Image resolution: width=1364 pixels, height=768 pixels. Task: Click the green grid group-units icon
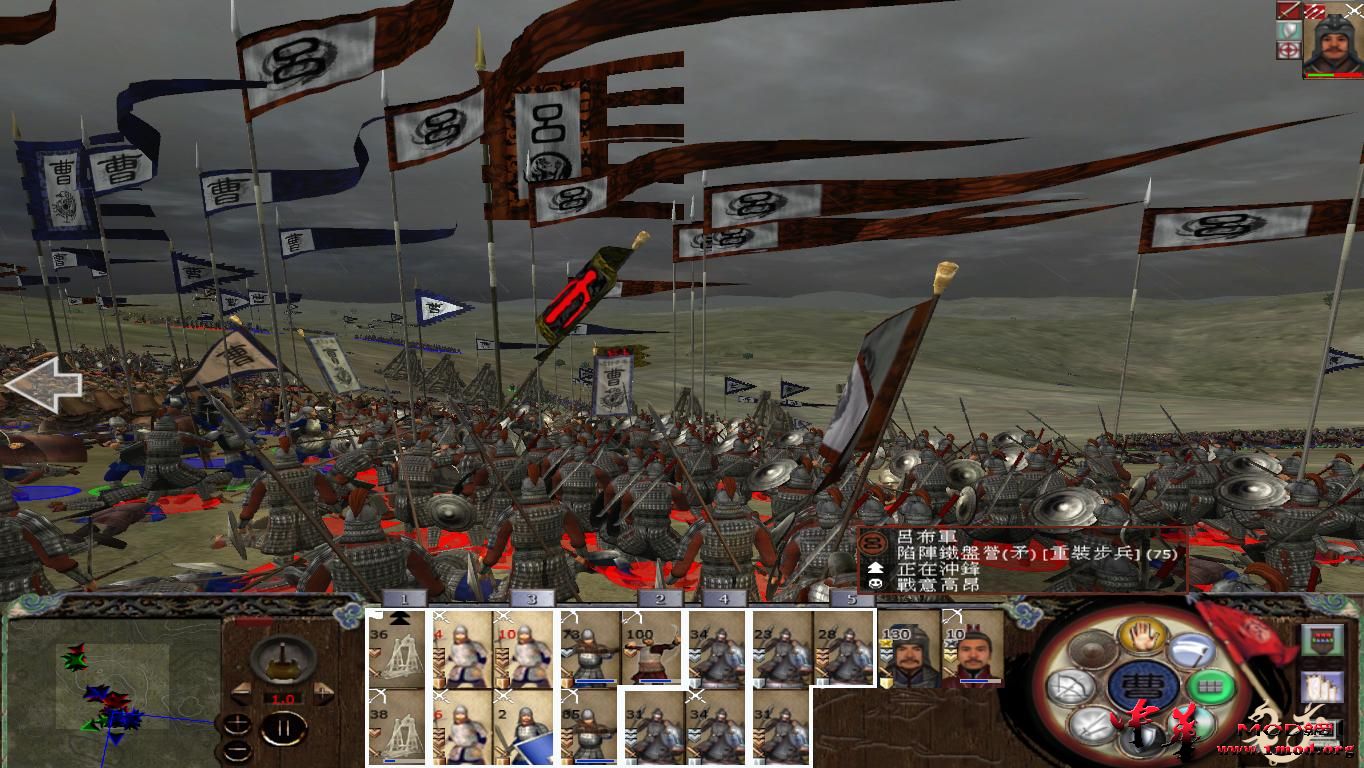pyautogui.click(x=1210, y=685)
